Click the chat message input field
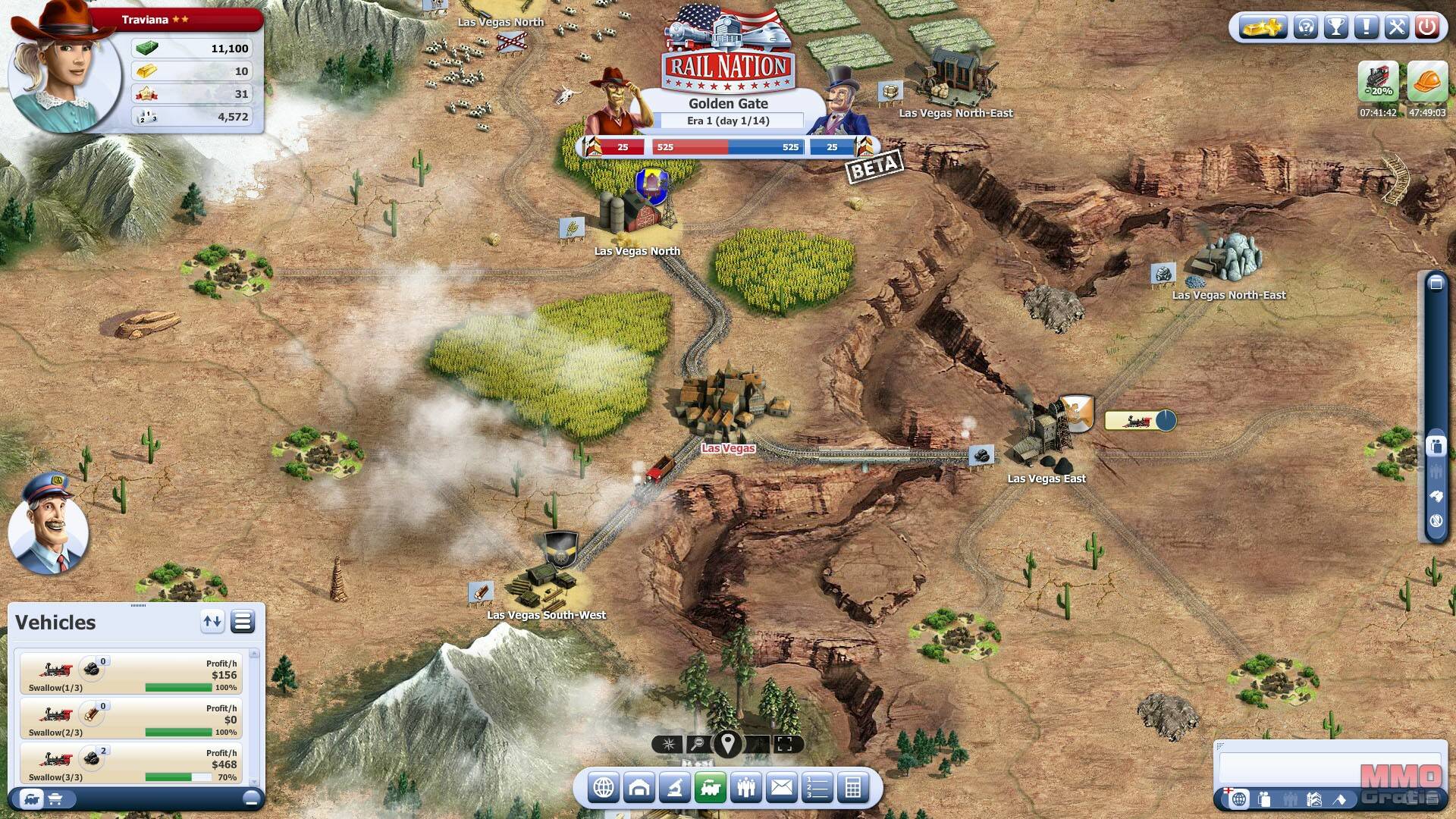 tap(1330, 768)
